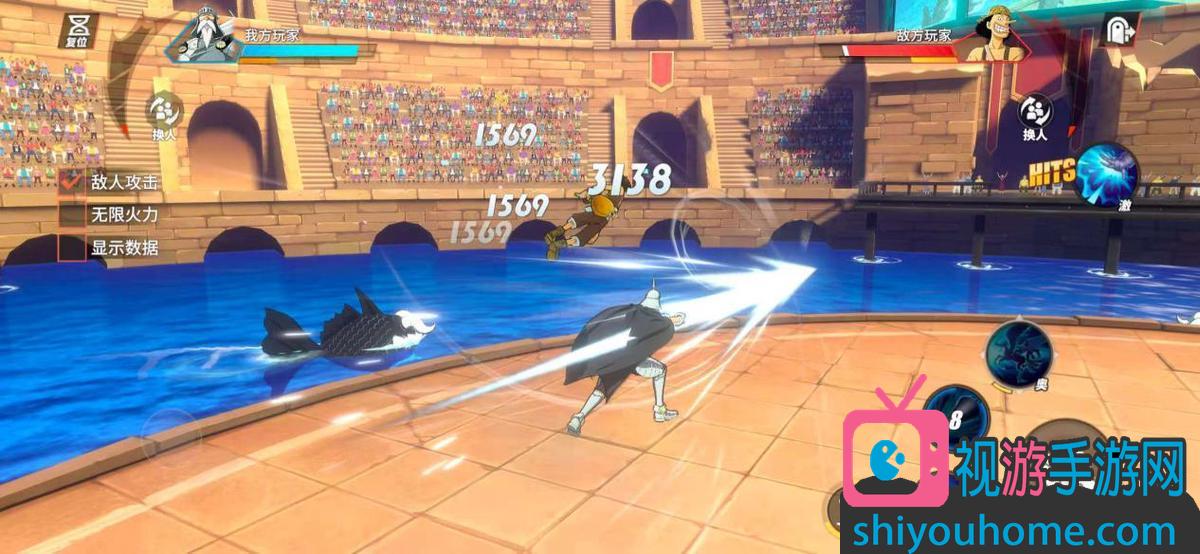Select the 敌方玩家 character portrait

(992, 35)
